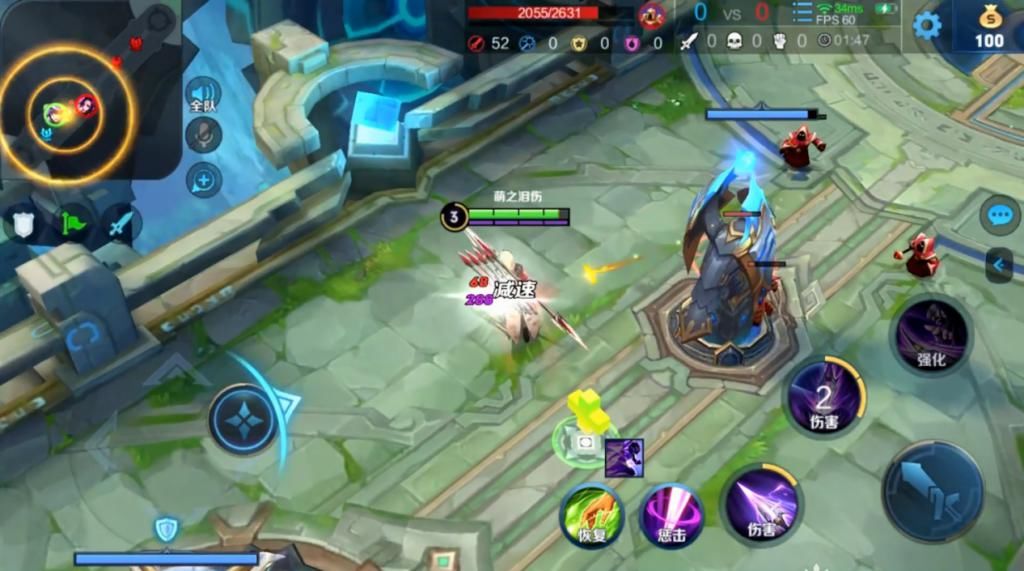1024x571 pixels.
Task: Use the 伤害 skill showing cooldown 2
Action: (x=823, y=398)
